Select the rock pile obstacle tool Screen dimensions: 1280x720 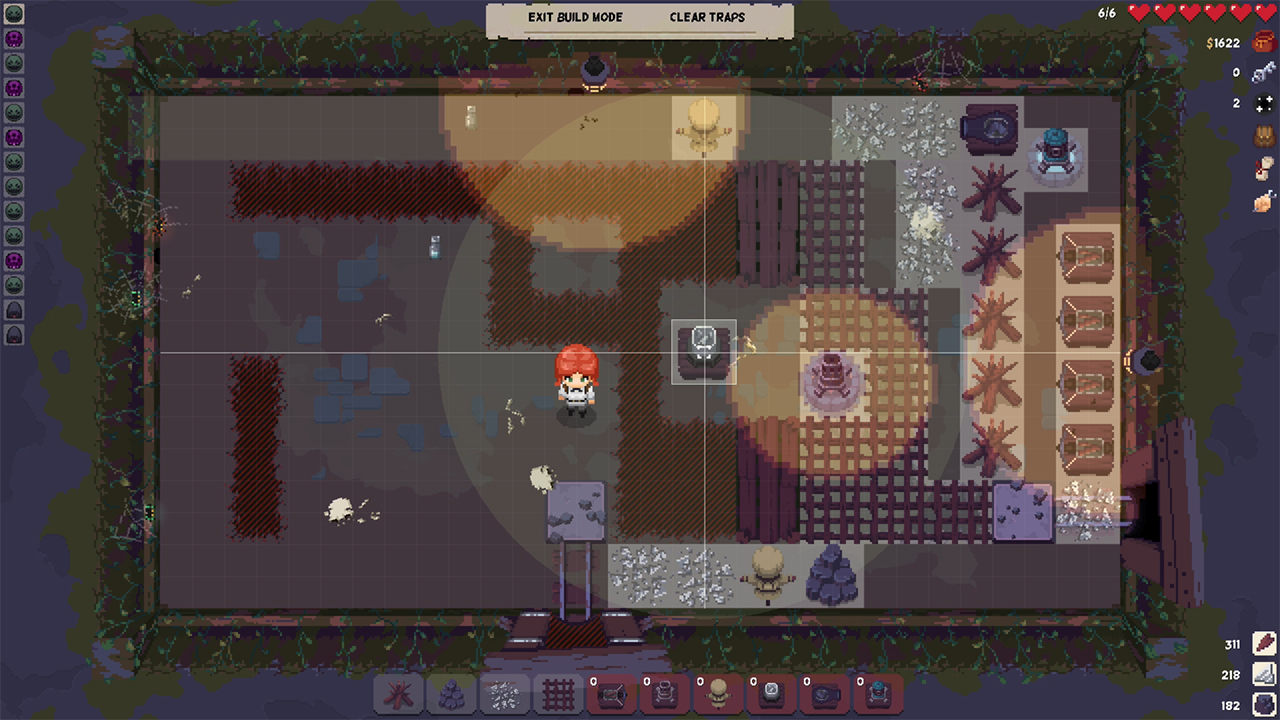pos(451,695)
